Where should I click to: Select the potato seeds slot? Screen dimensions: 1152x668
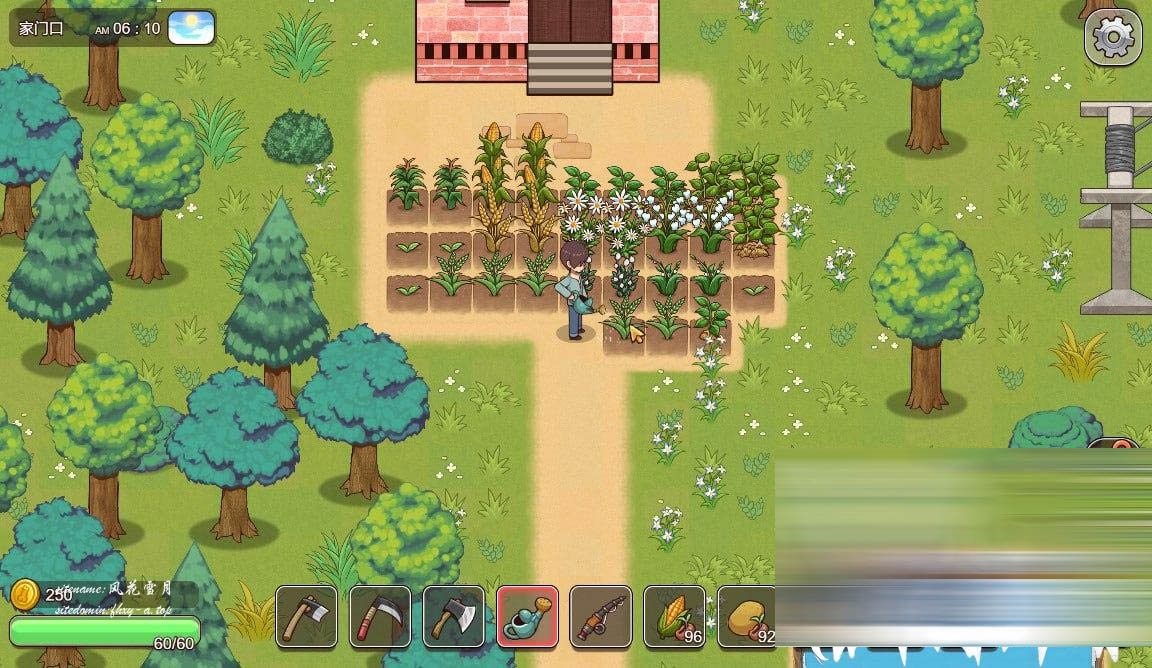tap(746, 616)
